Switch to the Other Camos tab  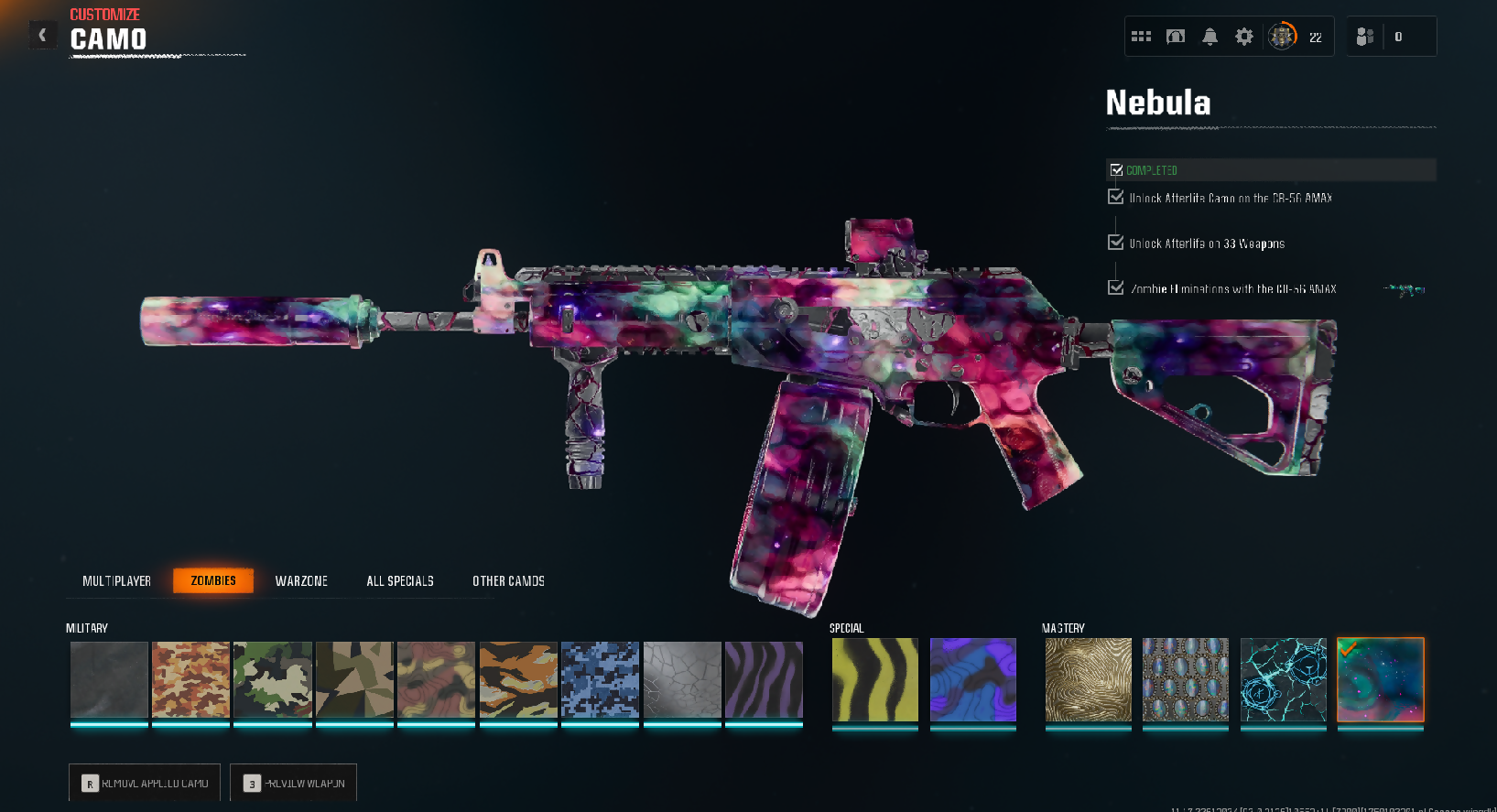point(508,581)
